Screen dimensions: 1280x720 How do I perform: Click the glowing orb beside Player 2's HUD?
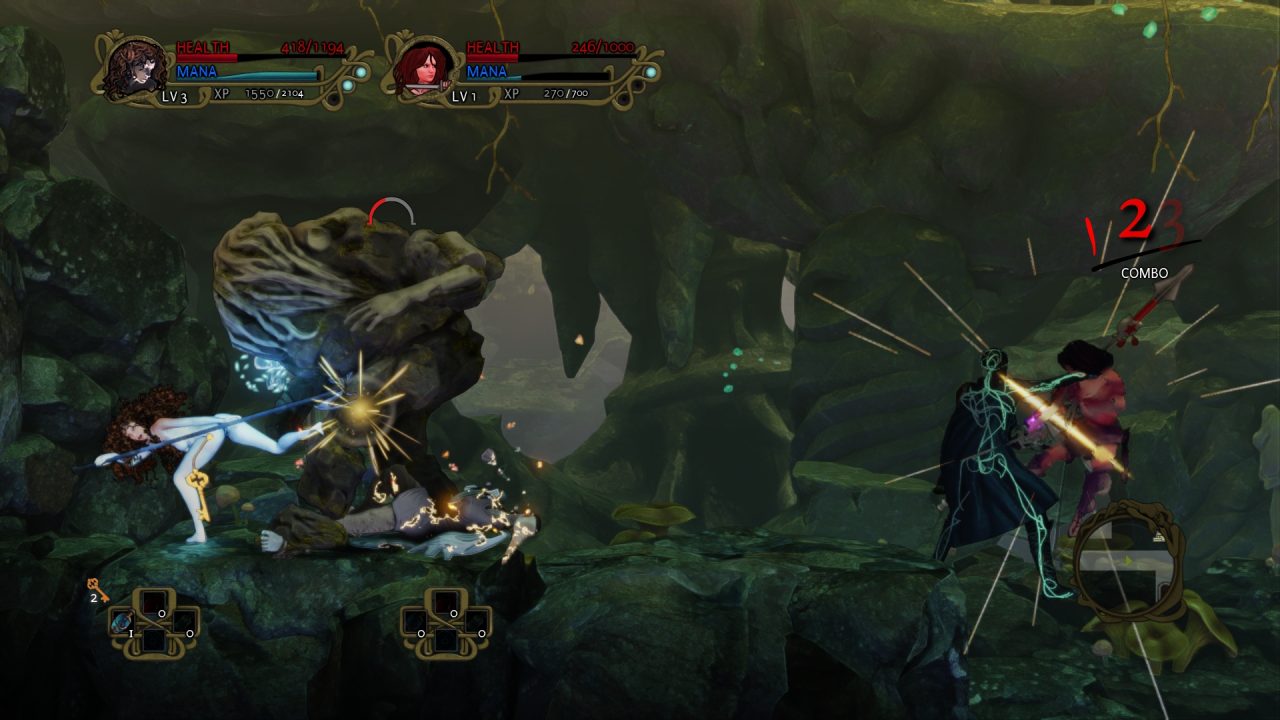(x=651, y=72)
